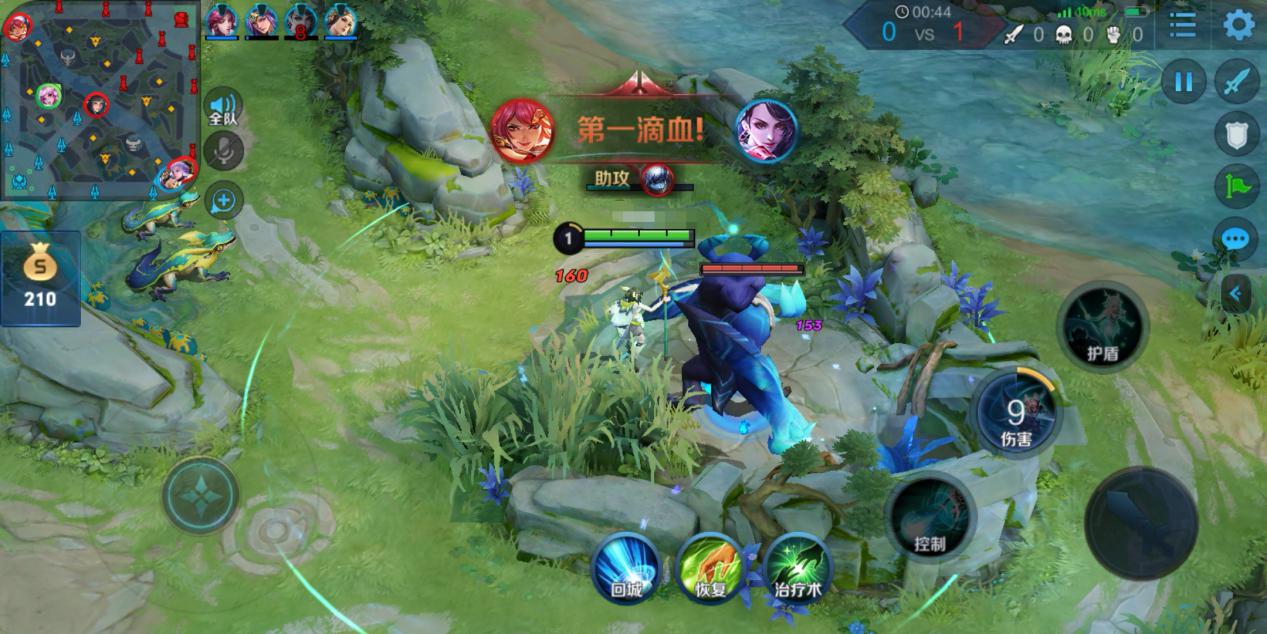Cast the 治疗术 heal spell

(797, 567)
